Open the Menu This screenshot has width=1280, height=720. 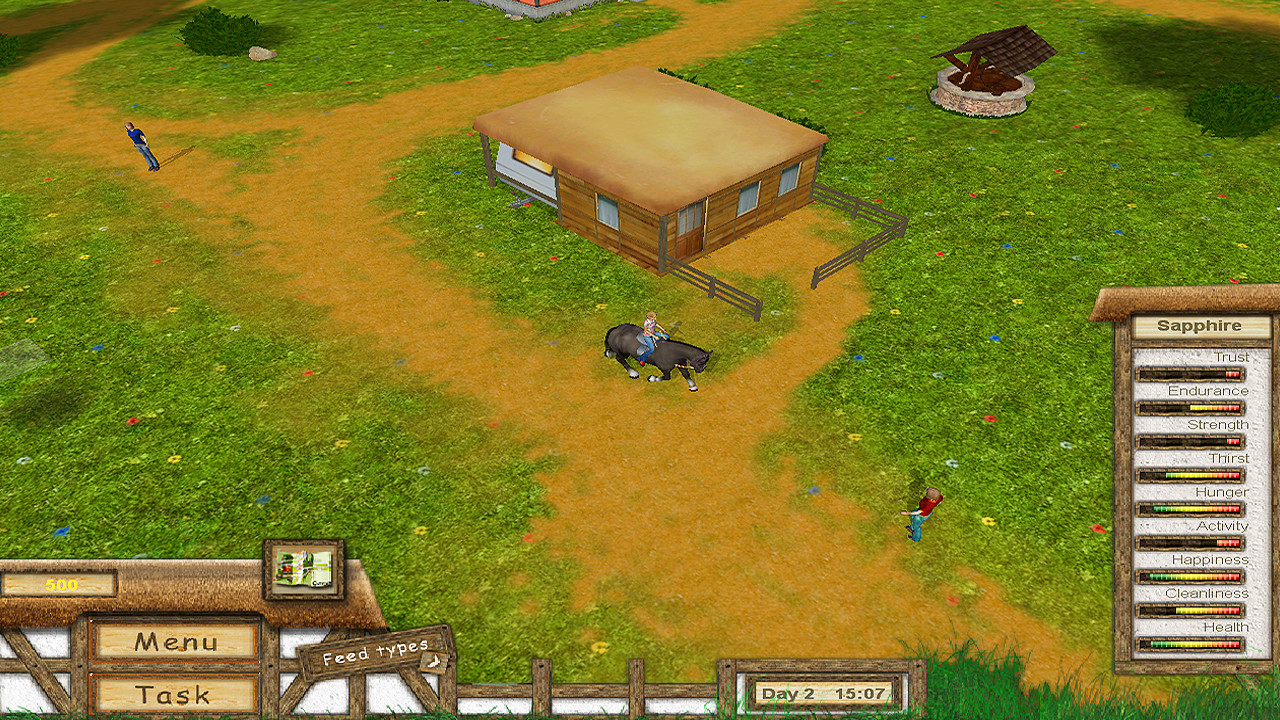pyautogui.click(x=174, y=644)
